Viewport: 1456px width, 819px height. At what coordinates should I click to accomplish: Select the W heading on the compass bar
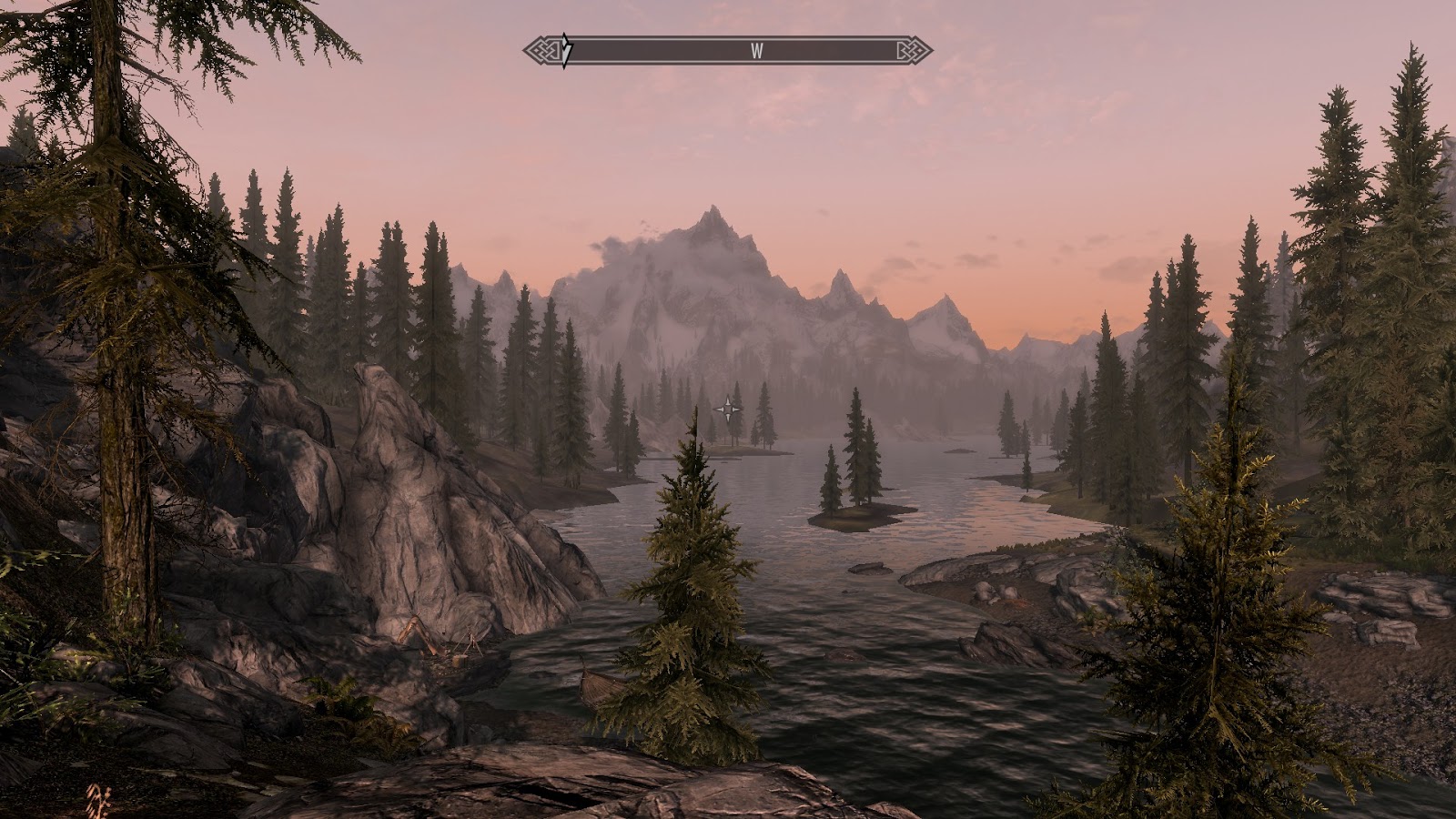point(756,51)
